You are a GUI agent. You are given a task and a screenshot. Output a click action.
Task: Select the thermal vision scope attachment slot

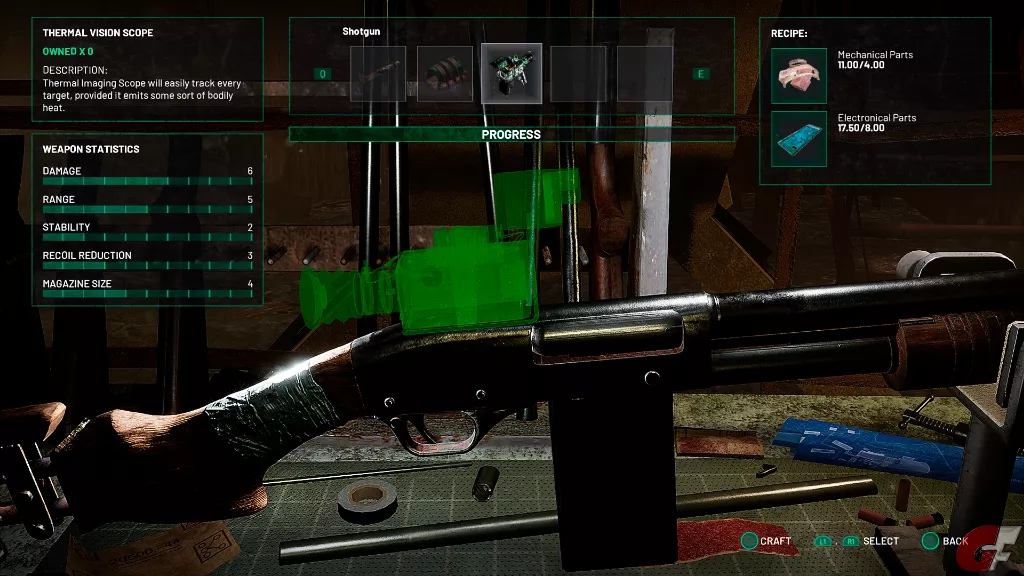tap(511, 73)
